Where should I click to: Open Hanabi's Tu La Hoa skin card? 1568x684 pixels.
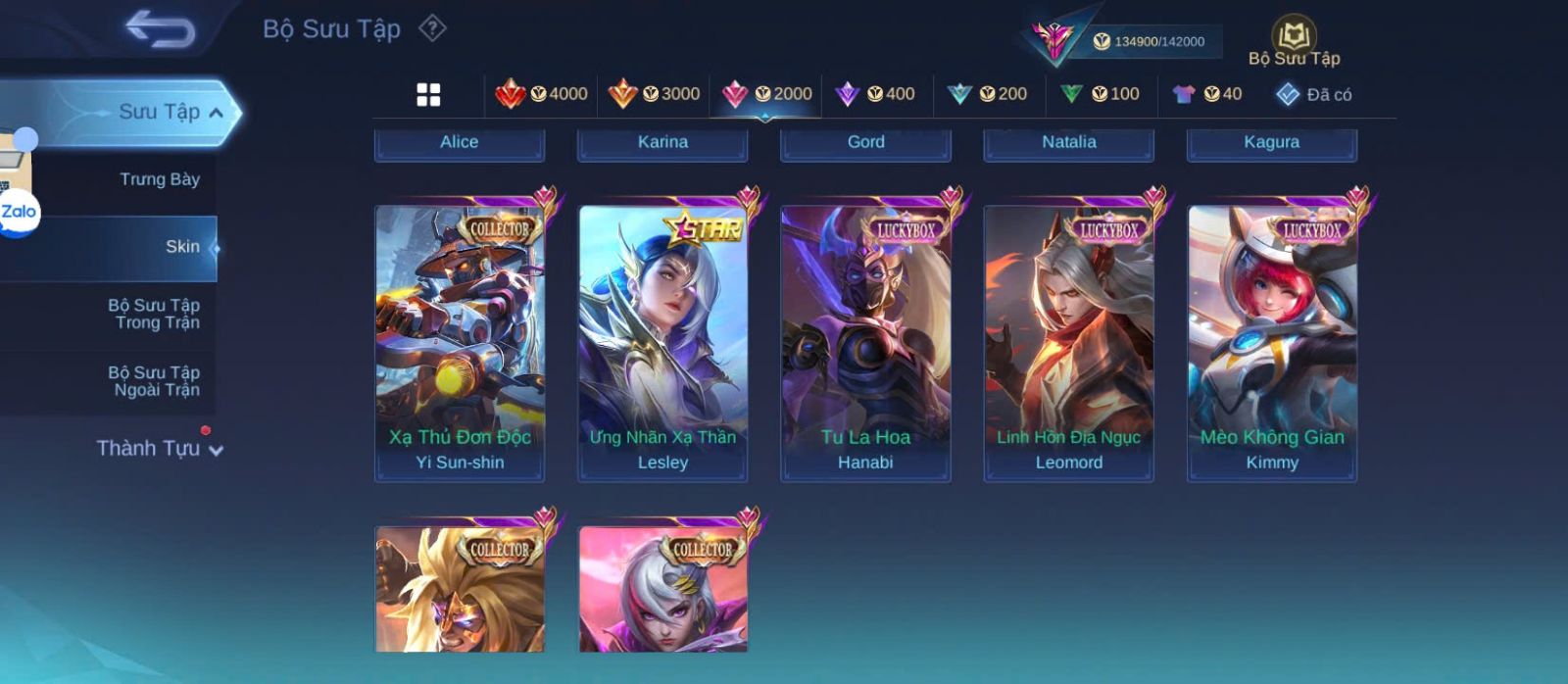865,343
